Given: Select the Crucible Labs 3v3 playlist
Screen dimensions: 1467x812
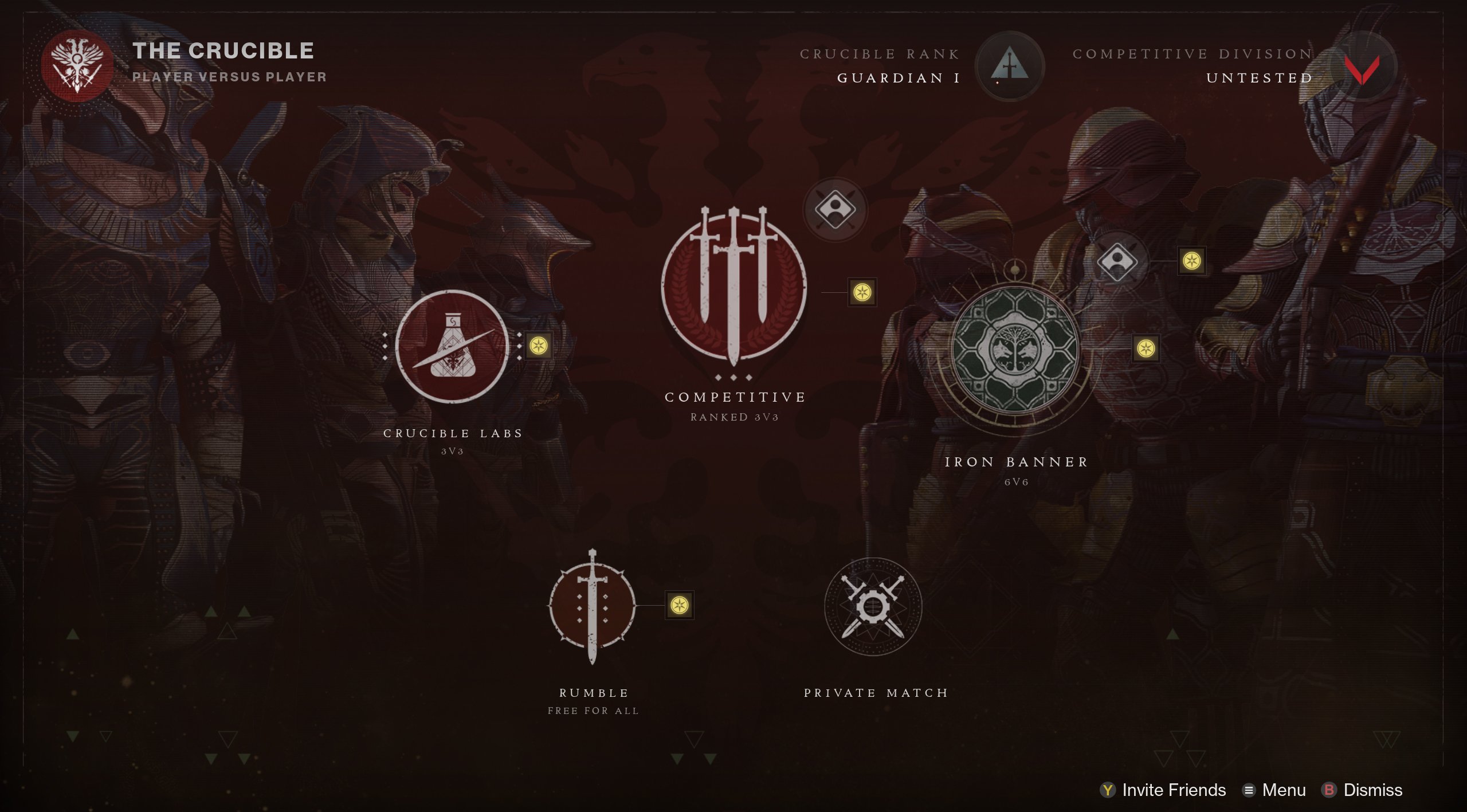Looking at the screenshot, I should (452, 346).
